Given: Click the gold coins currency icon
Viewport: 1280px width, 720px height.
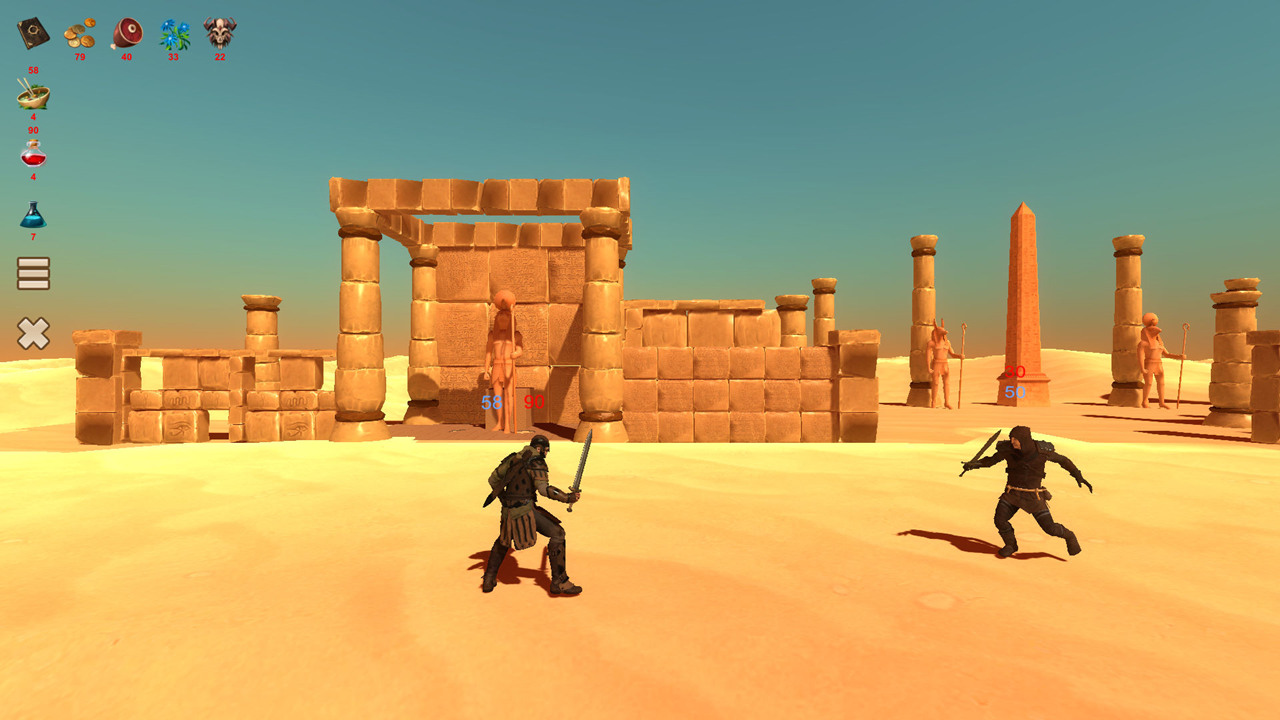Looking at the screenshot, I should coord(79,33).
